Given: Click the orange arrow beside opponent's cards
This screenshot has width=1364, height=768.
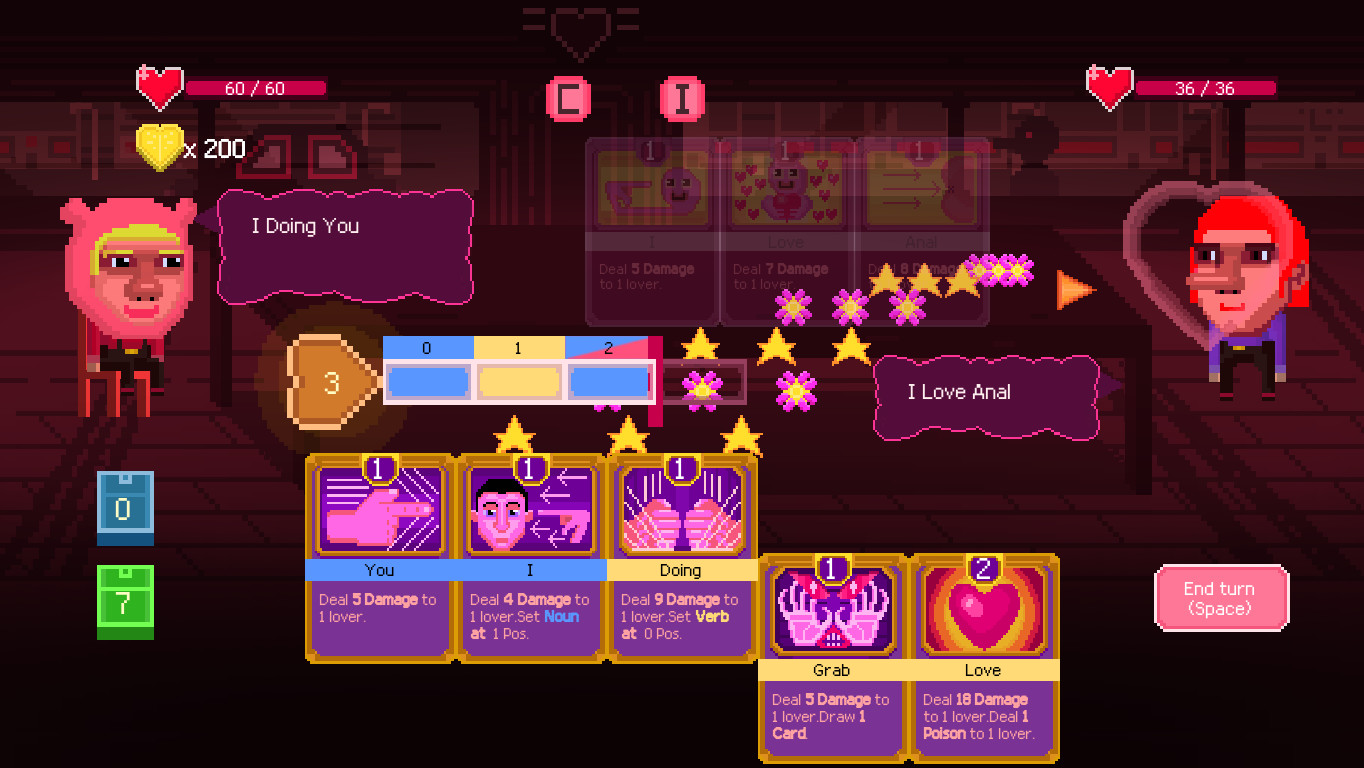Looking at the screenshot, I should coord(1073,291).
